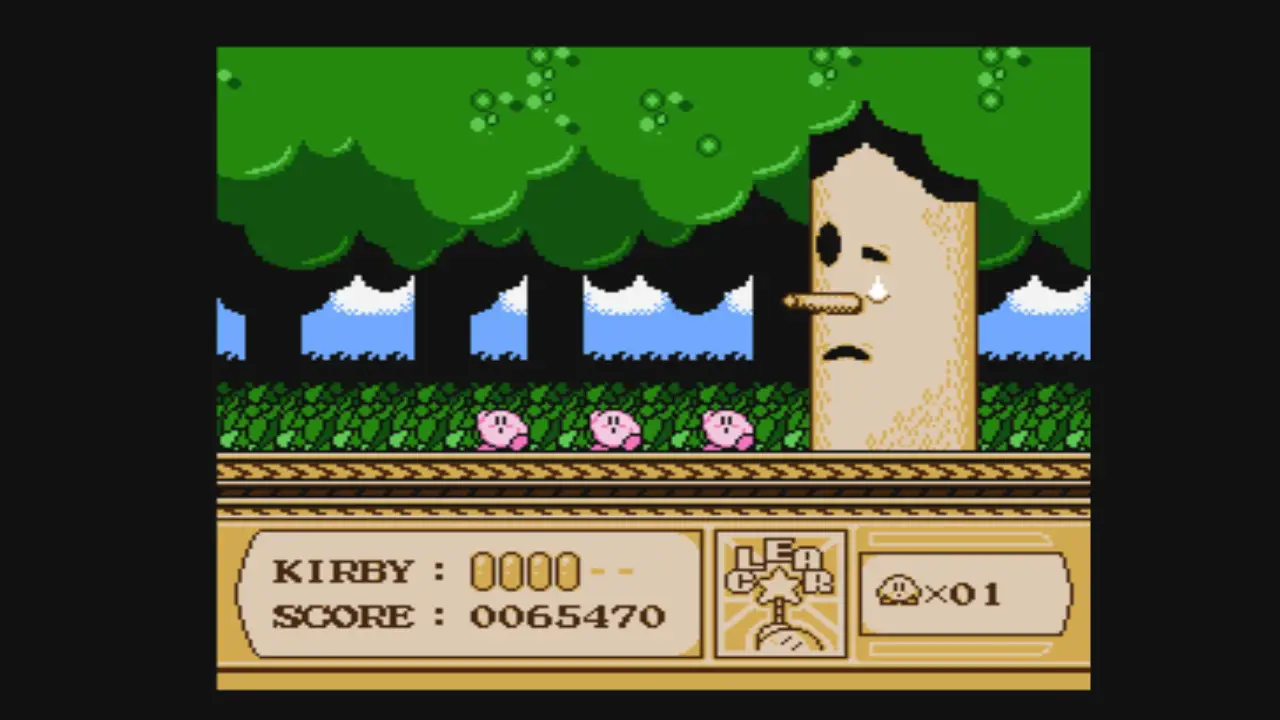Click the teardrop on Whispy Woods
The width and height of the screenshot is (1280, 720).
click(876, 289)
